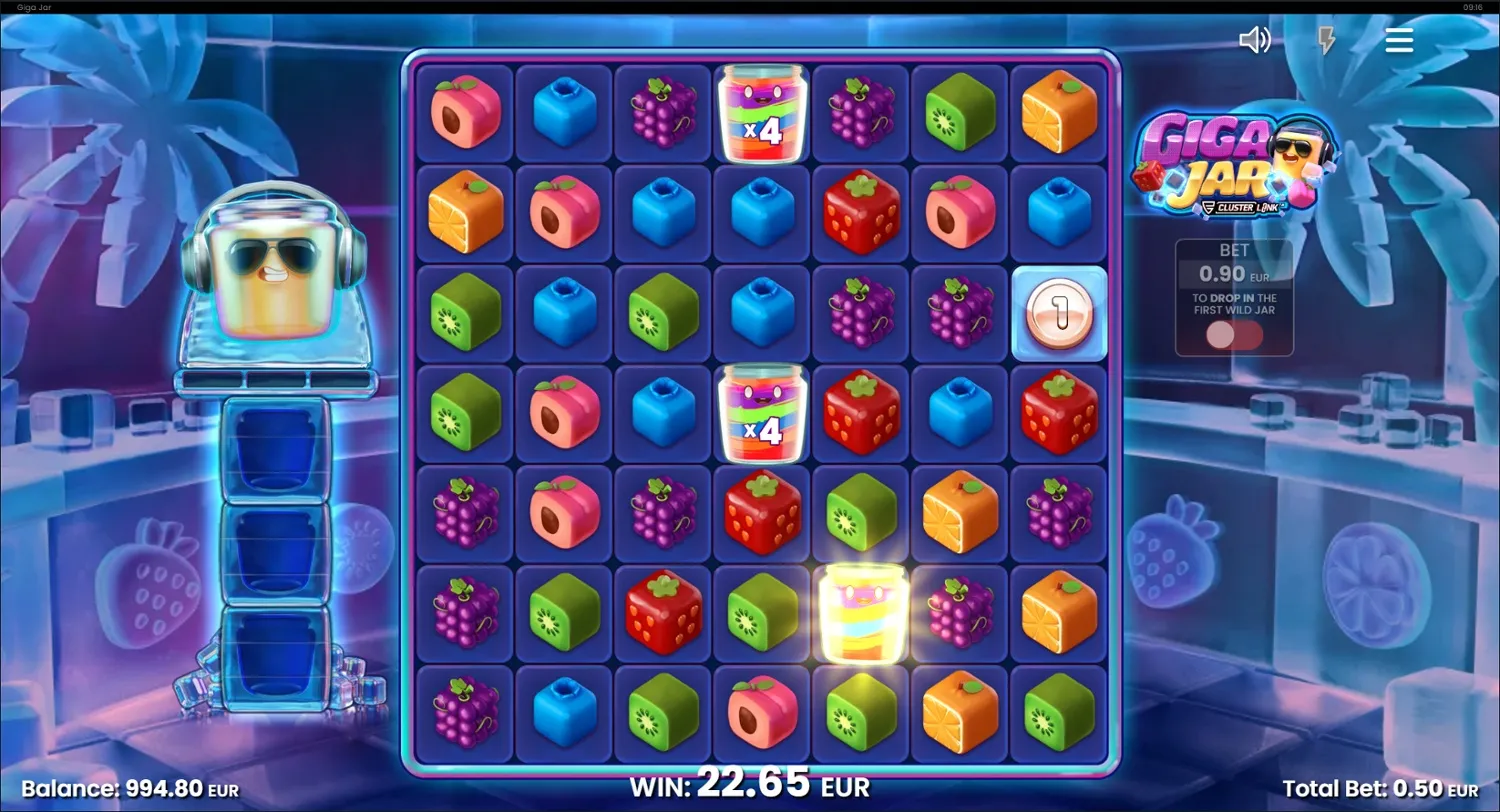The width and height of the screenshot is (1500, 812).
Task: Open the bet amount panel showing 0.90 EUR
Action: [1234, 270]
